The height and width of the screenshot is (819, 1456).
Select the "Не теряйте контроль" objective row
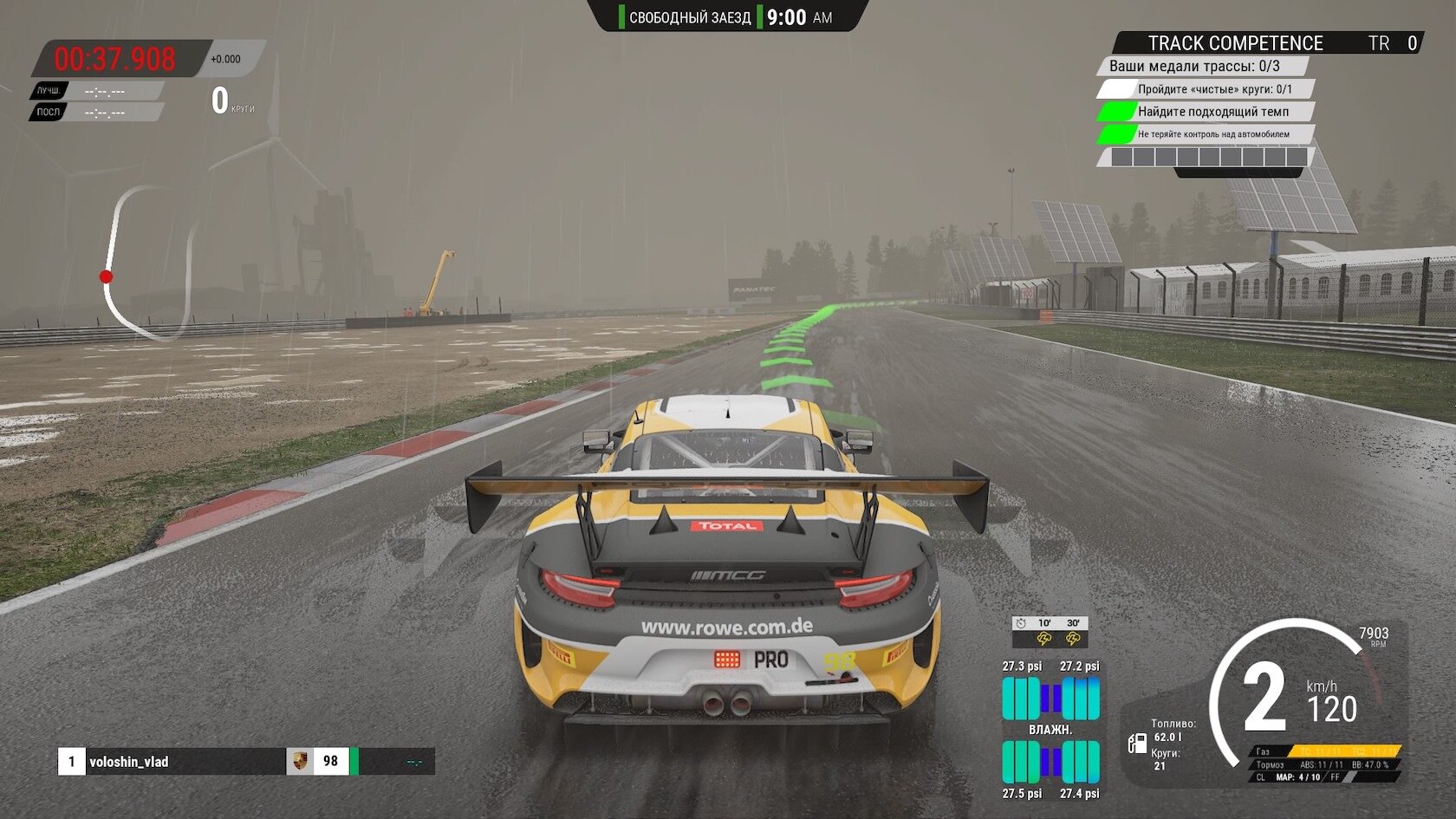1212,134
